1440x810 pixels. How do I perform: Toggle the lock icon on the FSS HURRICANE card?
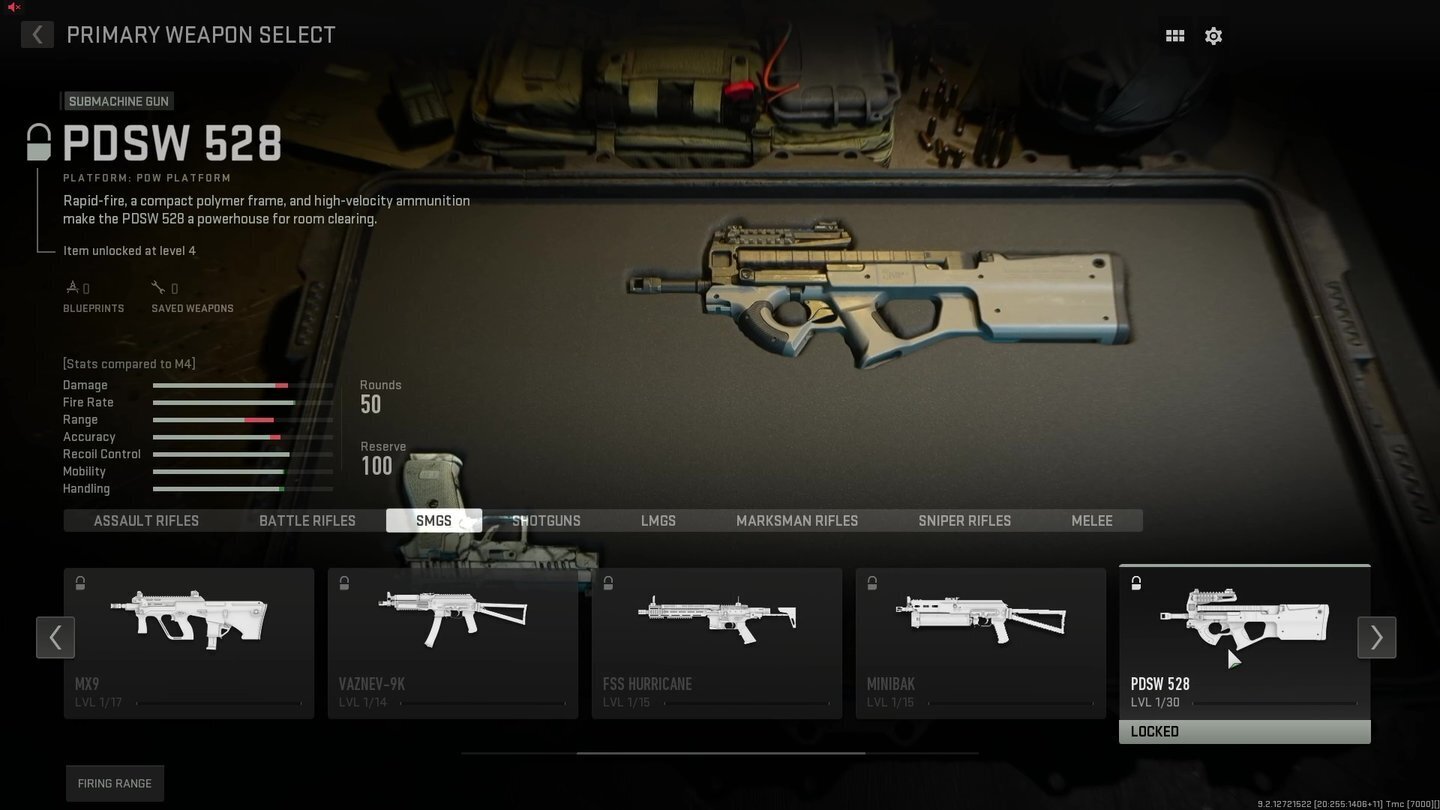pos(608,583)
